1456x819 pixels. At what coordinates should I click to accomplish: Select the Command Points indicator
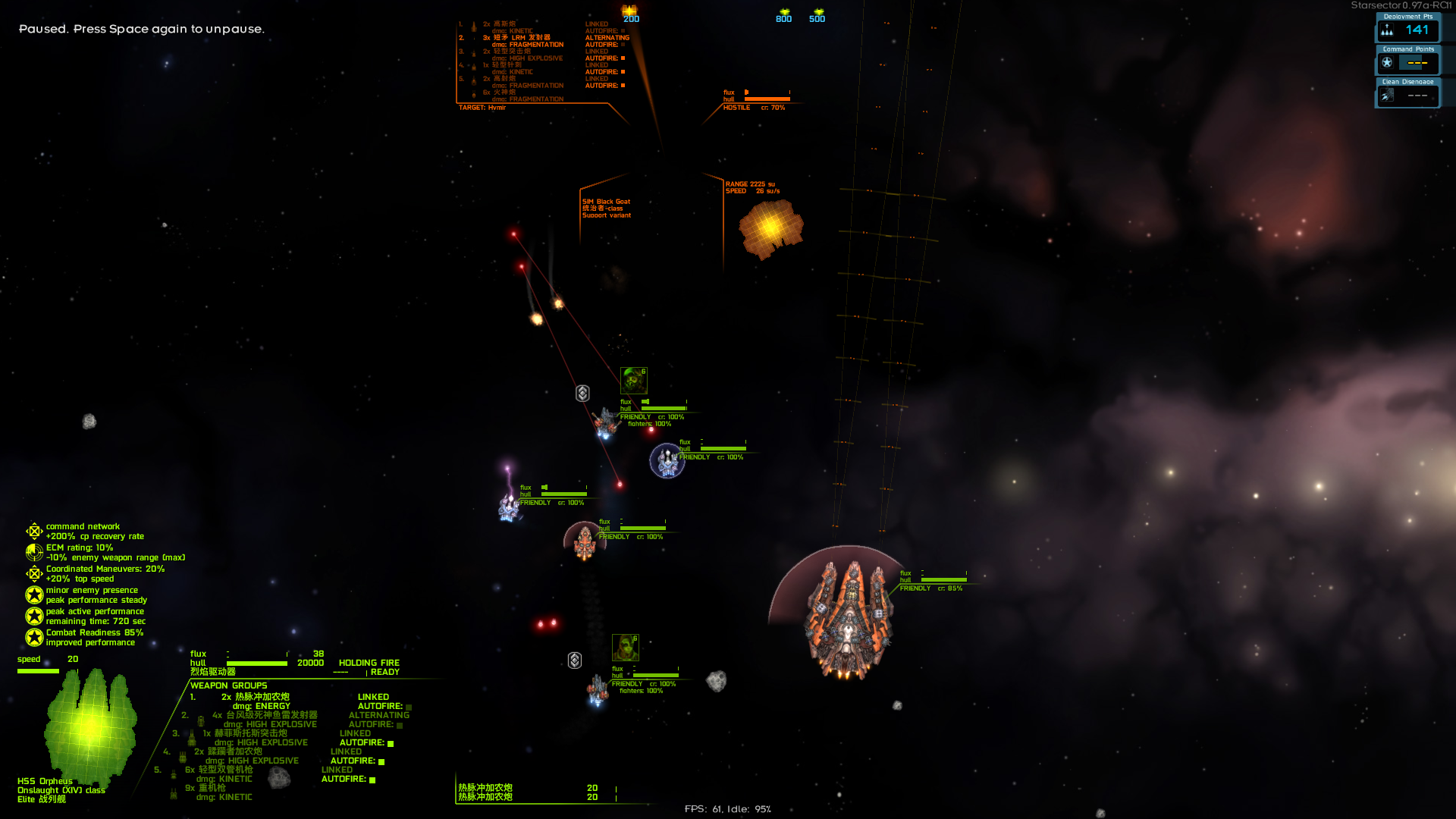(1407, 62)
